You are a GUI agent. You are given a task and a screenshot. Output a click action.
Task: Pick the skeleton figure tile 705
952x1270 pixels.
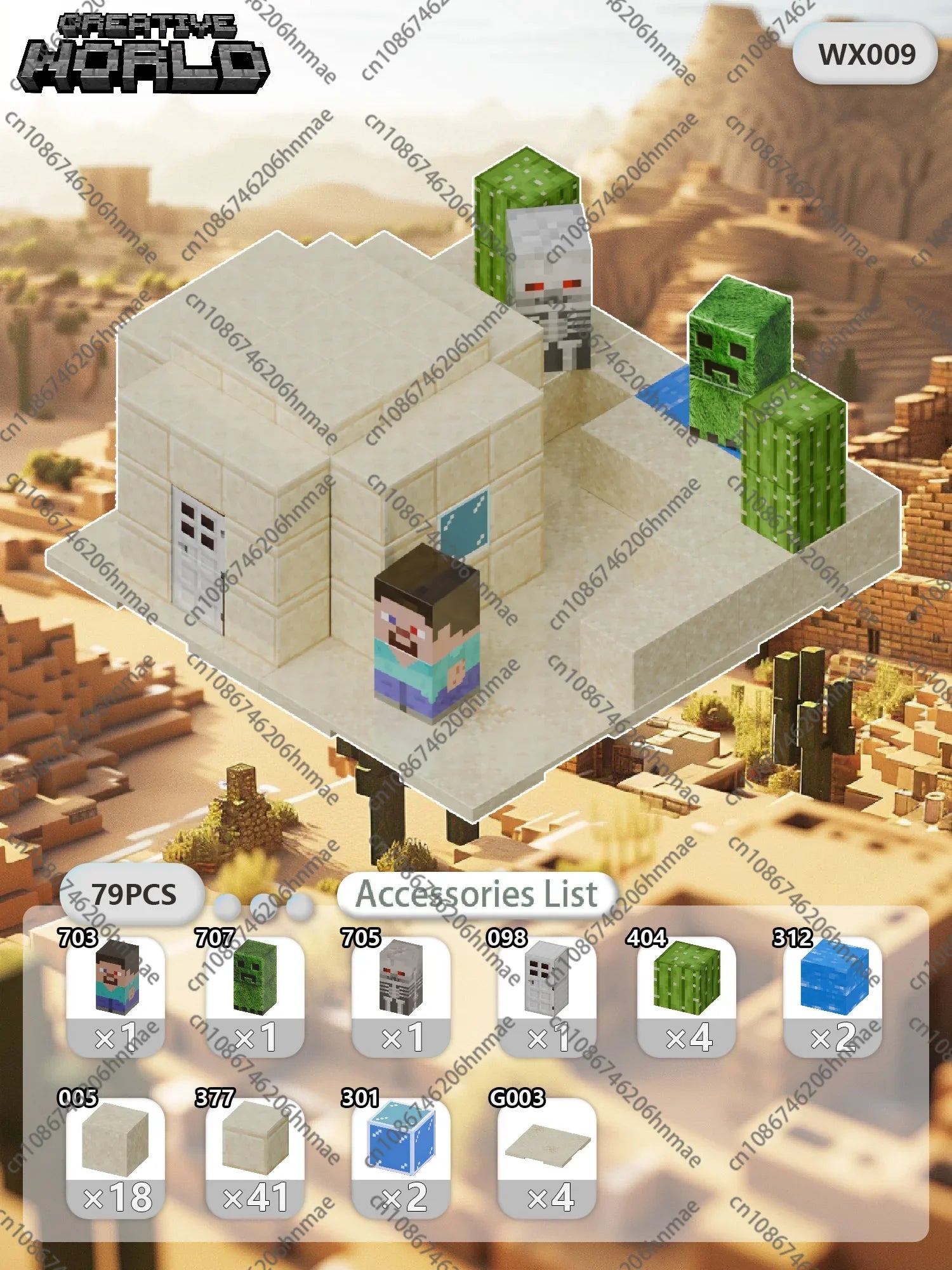[401, 994]
